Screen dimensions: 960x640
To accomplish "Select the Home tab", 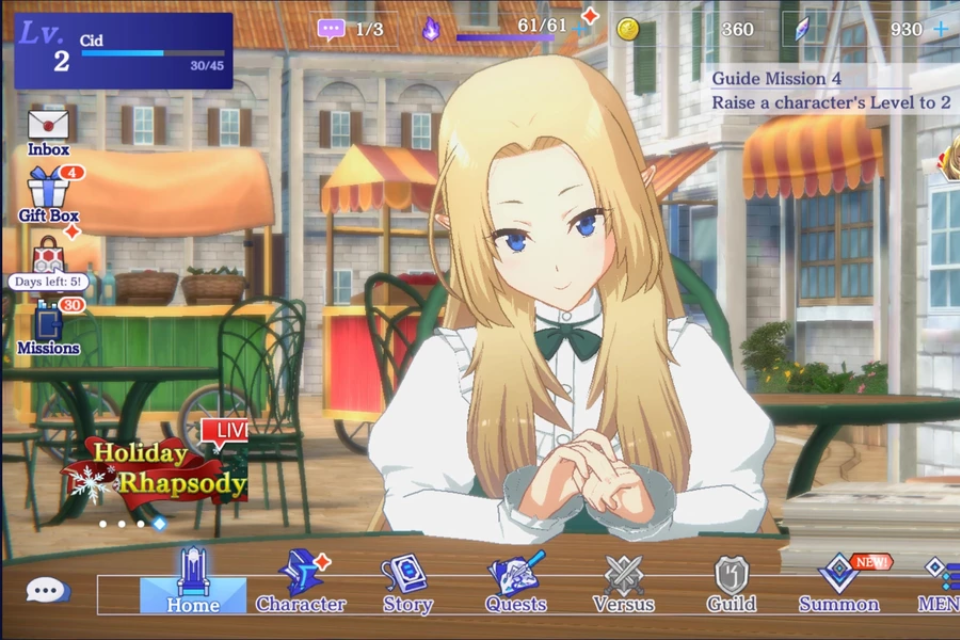I will [192, 582].
